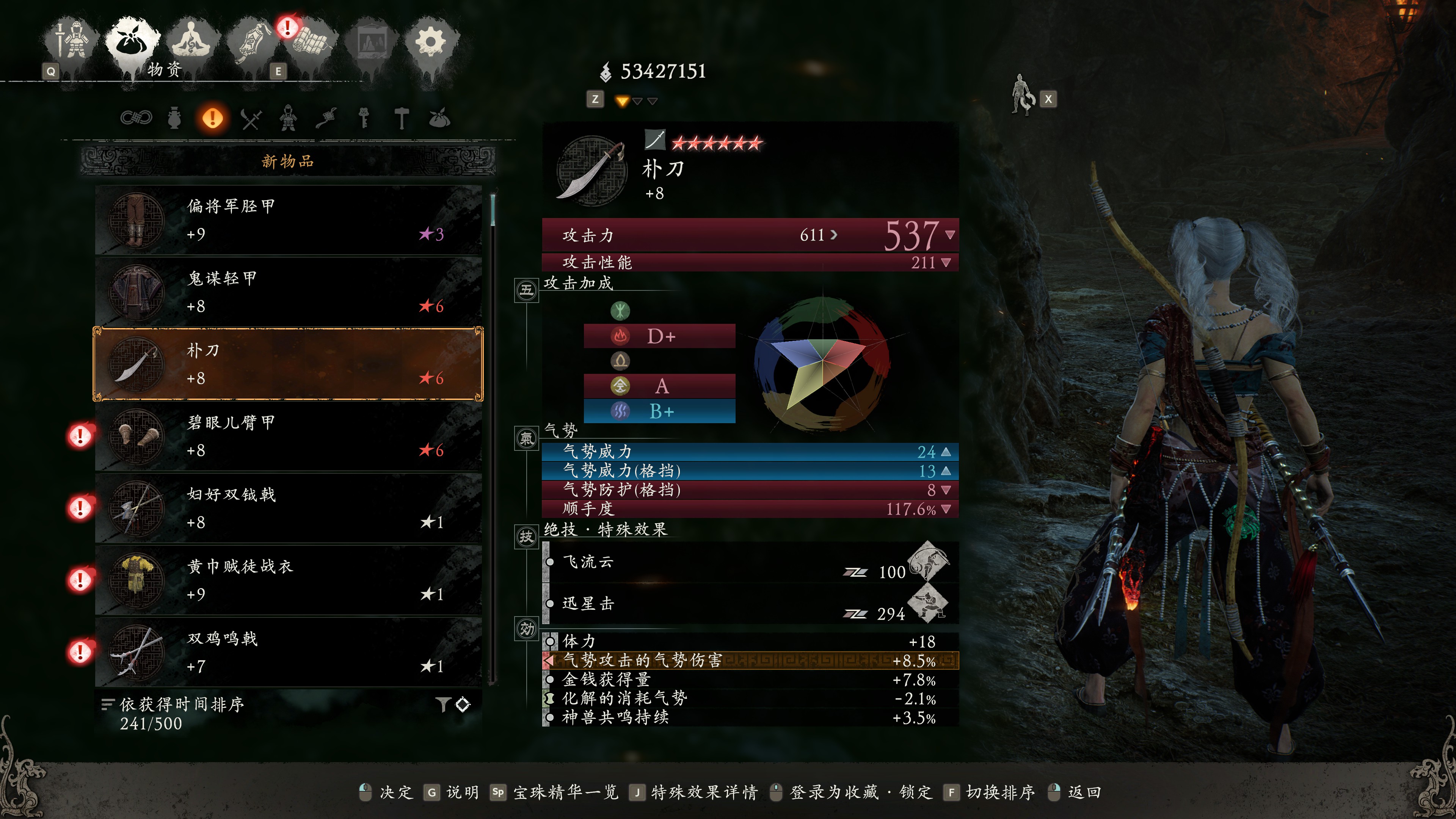
Task: Open the item filter funnel icon
Action: click(442, 704)
